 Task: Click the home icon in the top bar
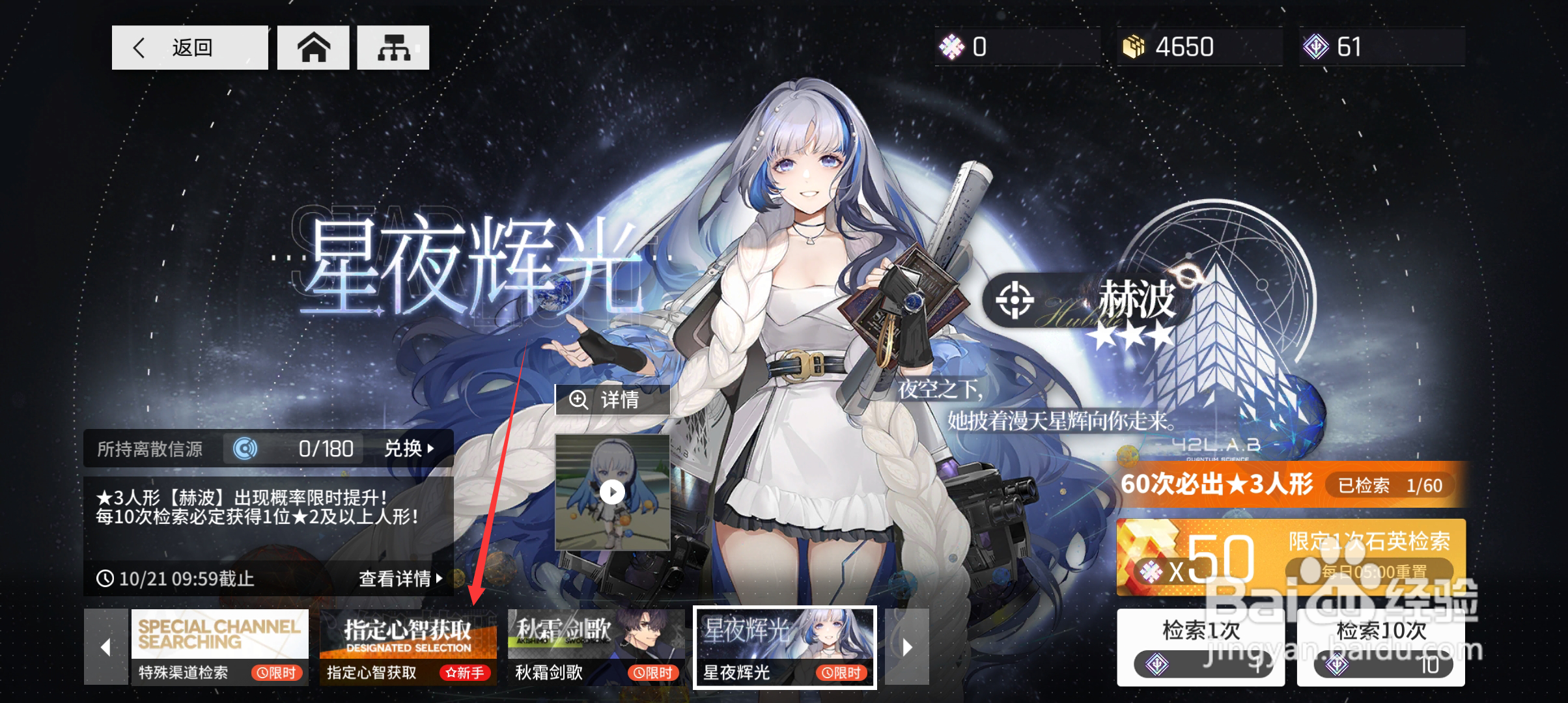(313, 47)
